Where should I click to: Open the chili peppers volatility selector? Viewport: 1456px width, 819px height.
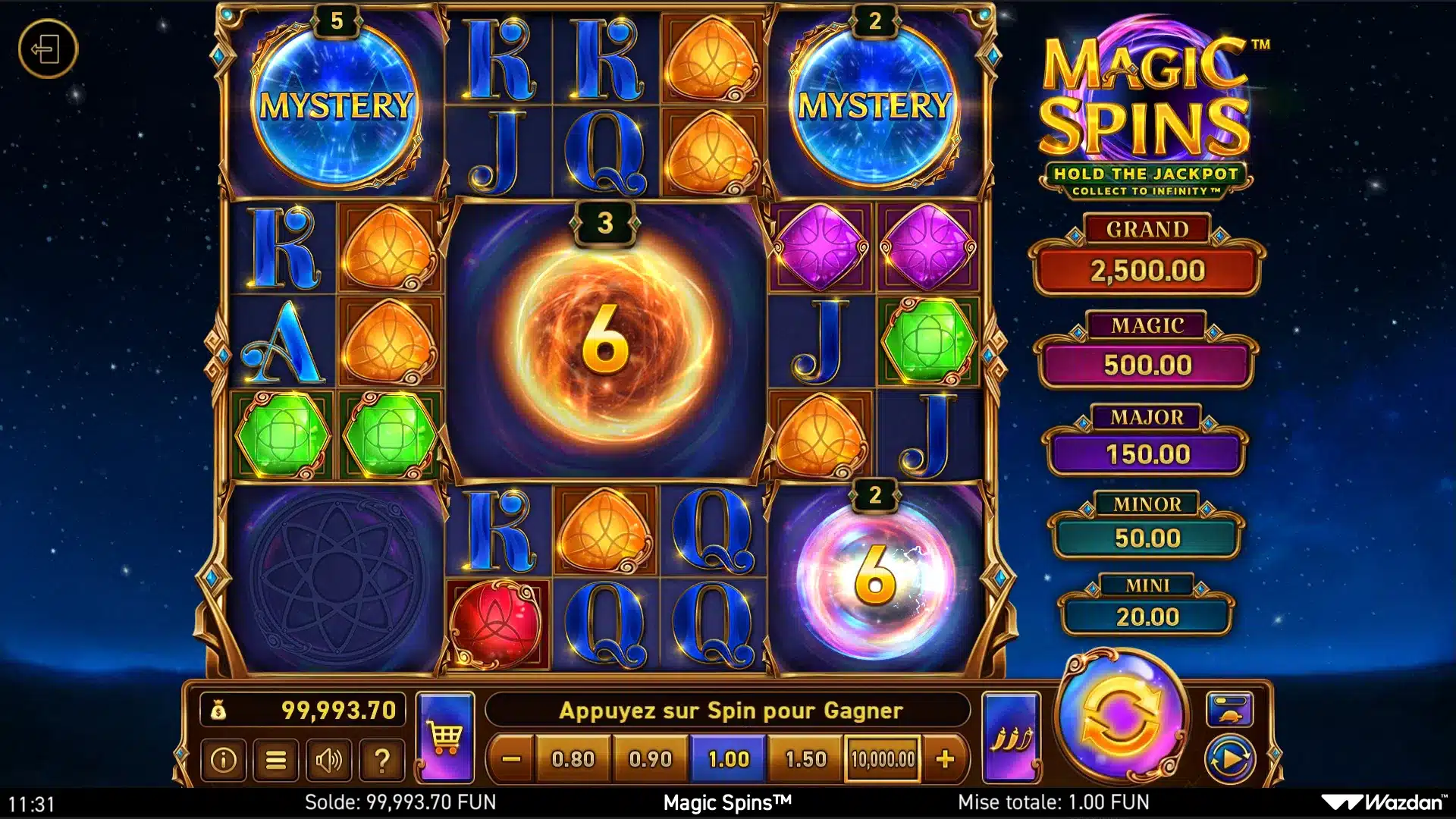coord(1011,737)
